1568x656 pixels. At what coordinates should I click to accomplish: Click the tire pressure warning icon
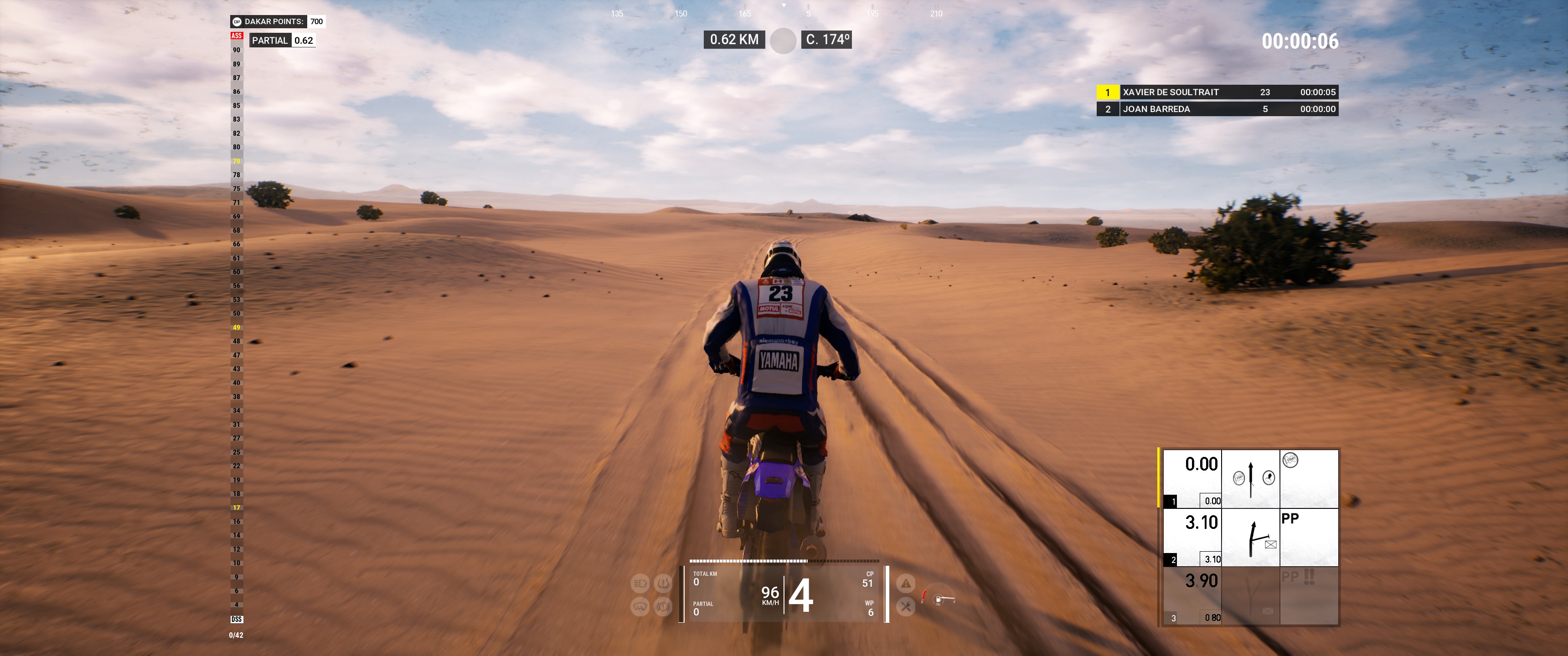pos(663,584)
